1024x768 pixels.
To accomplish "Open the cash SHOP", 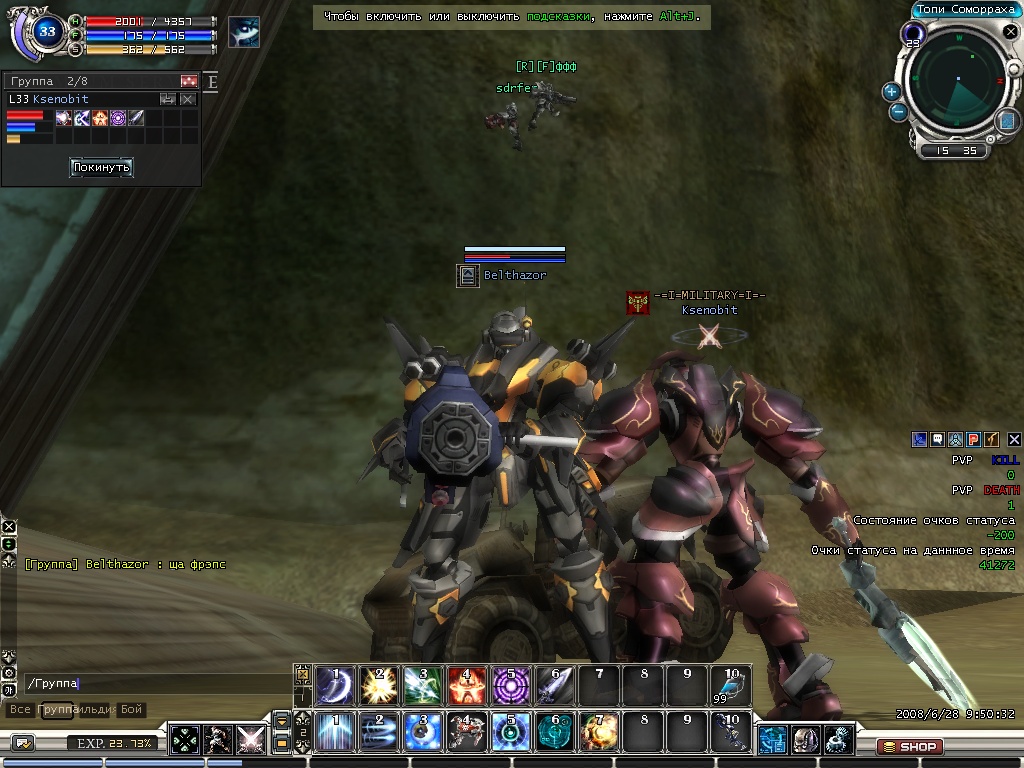I will [909, 746].
